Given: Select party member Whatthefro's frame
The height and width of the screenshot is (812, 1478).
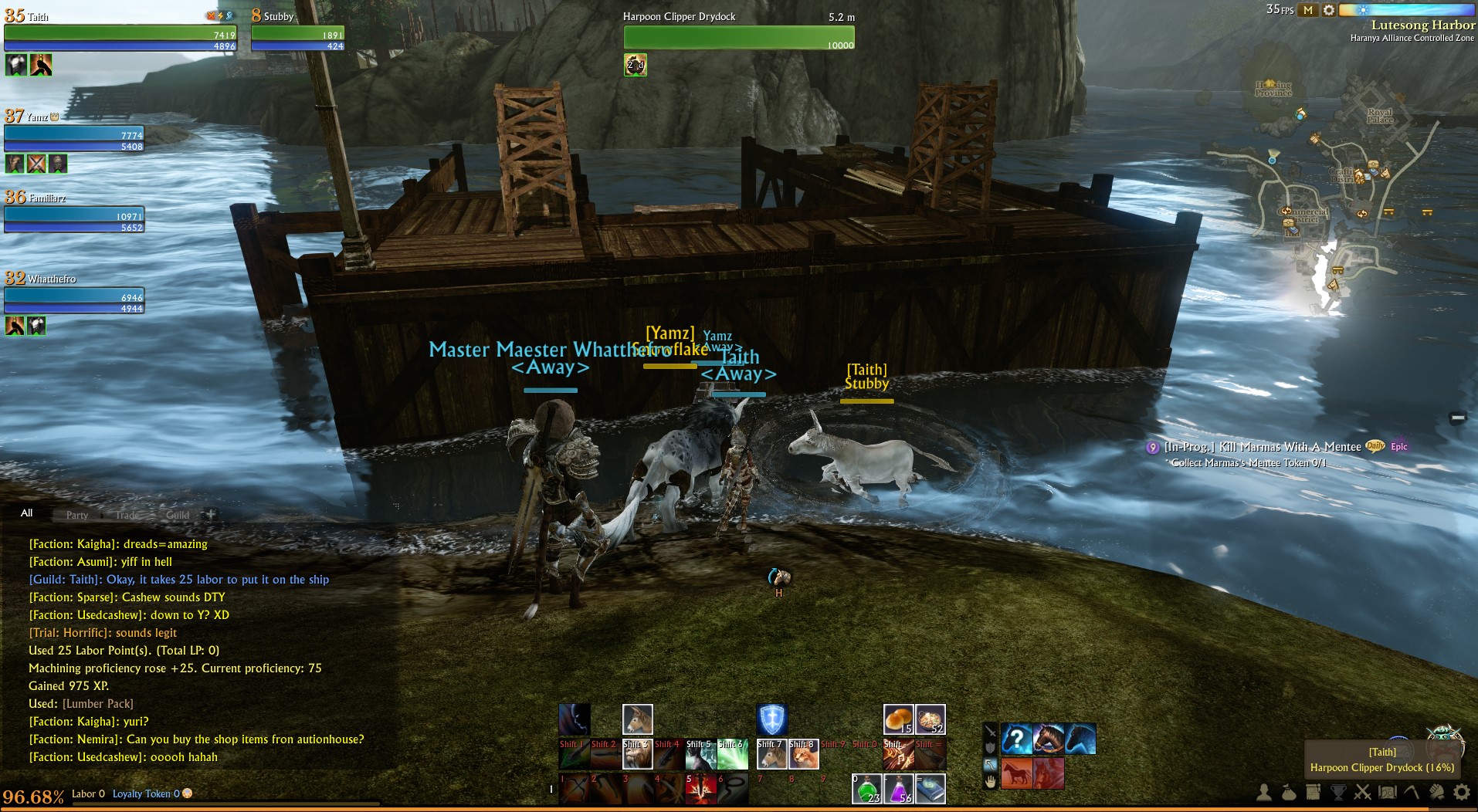Looking at the screenshot, I should point(74,301).
